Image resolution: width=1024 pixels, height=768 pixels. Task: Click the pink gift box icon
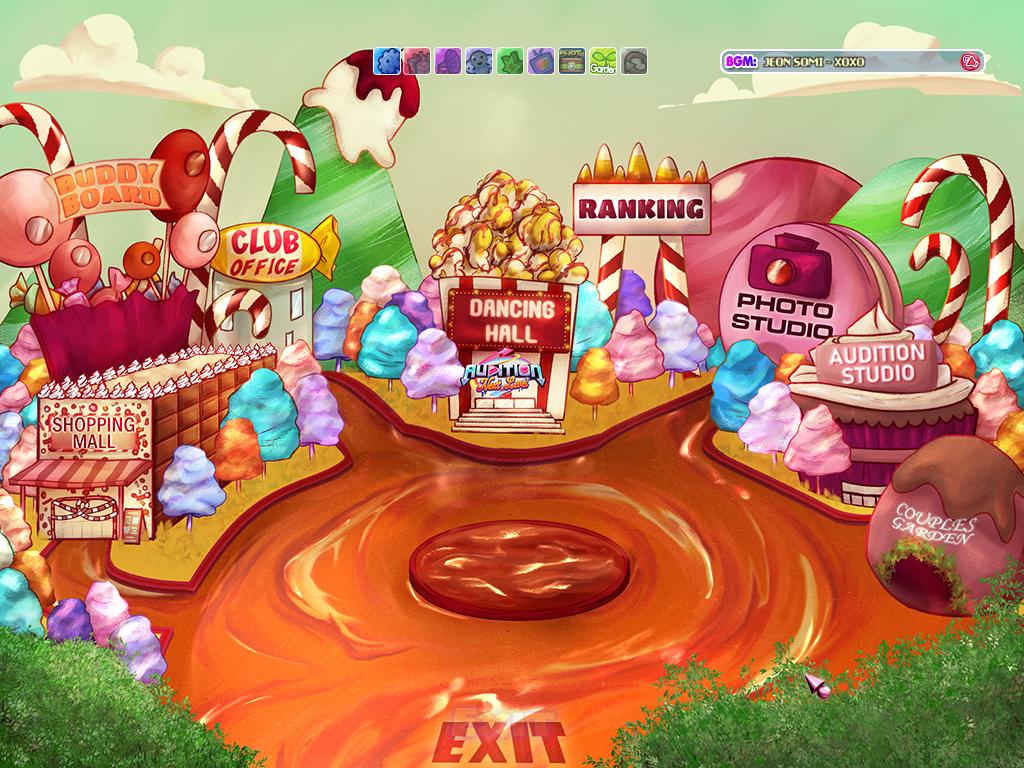coord(418,62)
